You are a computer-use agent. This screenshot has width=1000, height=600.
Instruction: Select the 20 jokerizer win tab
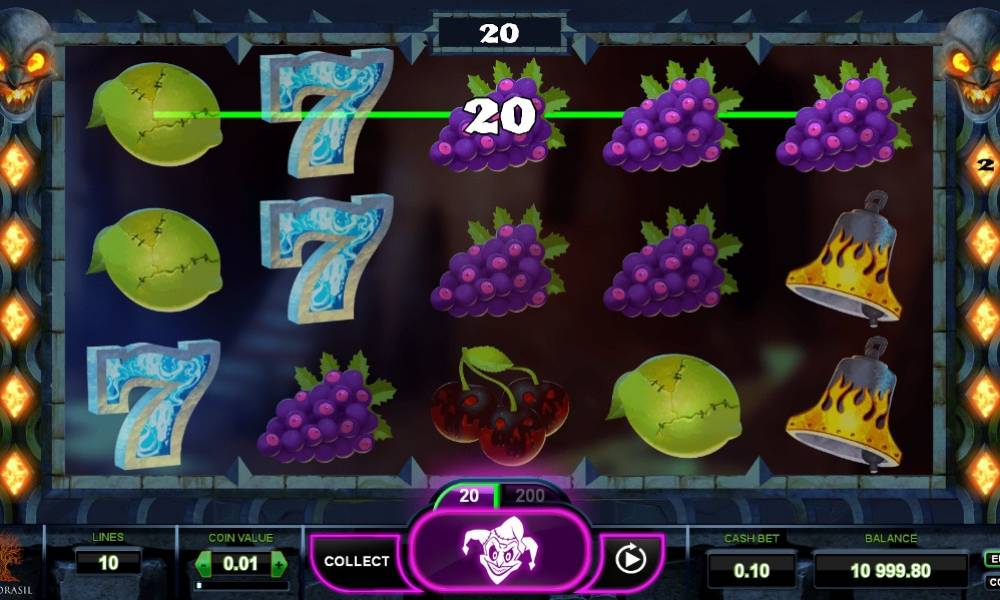coord(469,495)
